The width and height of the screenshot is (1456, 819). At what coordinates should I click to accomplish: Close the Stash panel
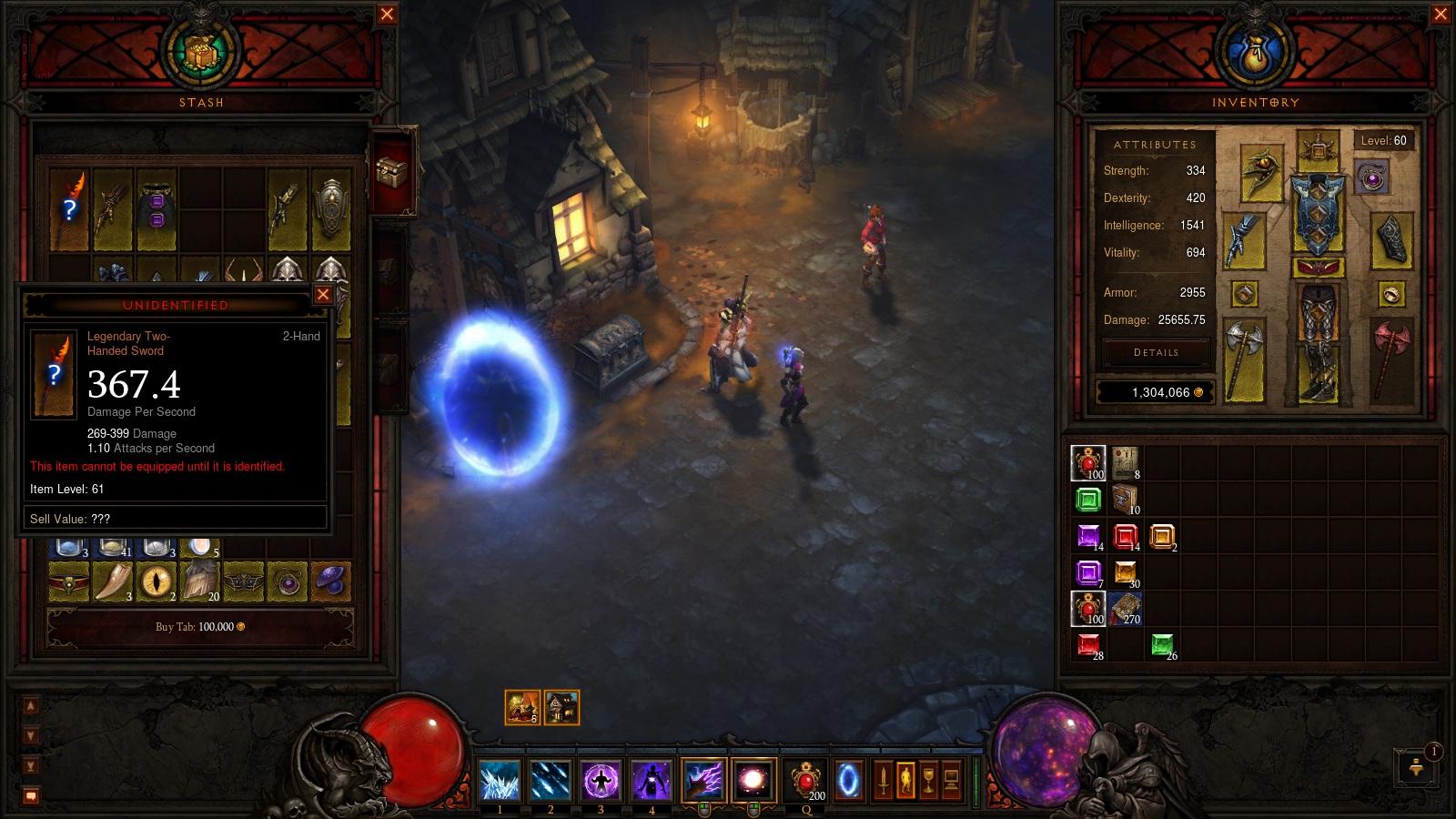click(387, 14)
